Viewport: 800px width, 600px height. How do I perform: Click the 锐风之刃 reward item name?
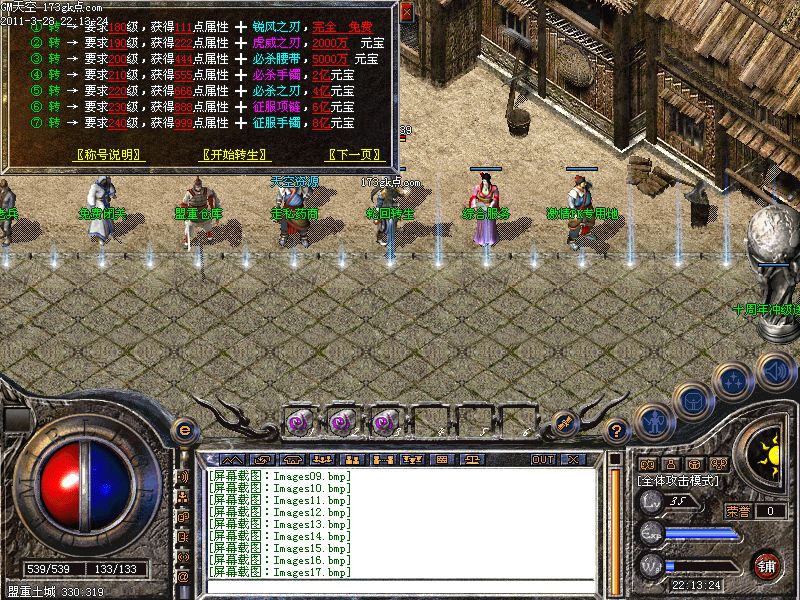277,26
